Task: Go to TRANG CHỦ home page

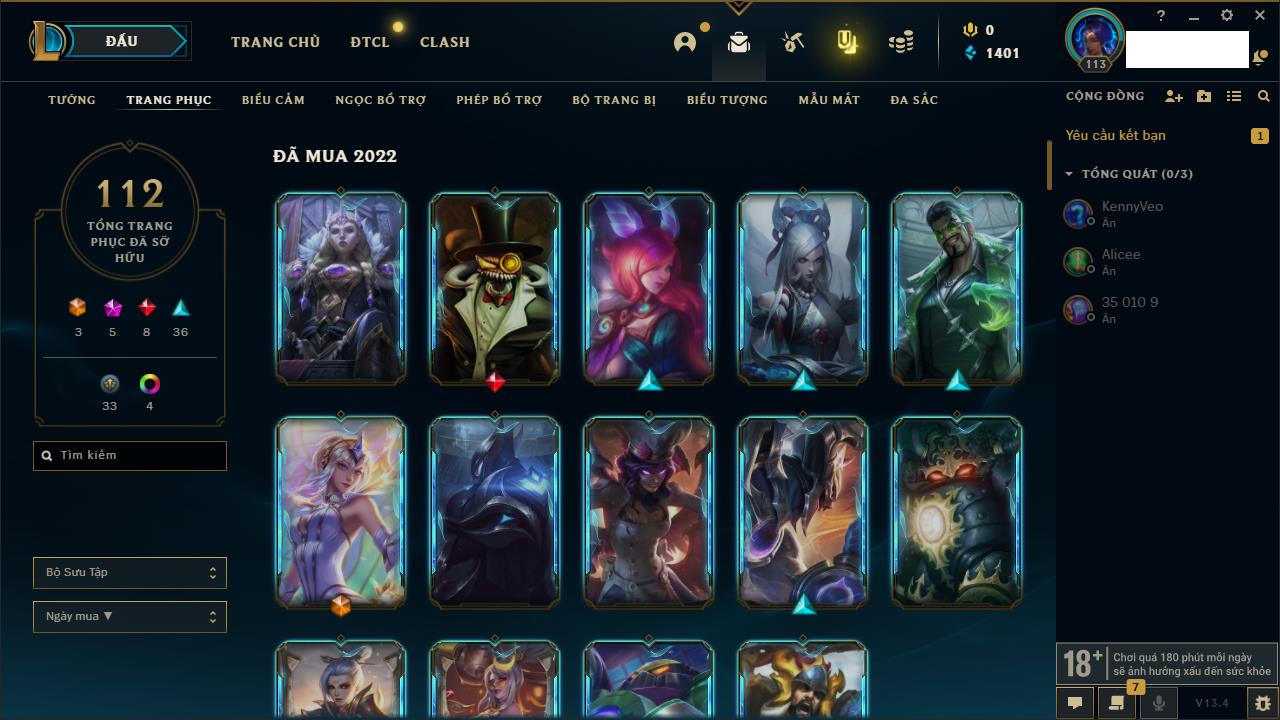Action: (x=275, y=42)
